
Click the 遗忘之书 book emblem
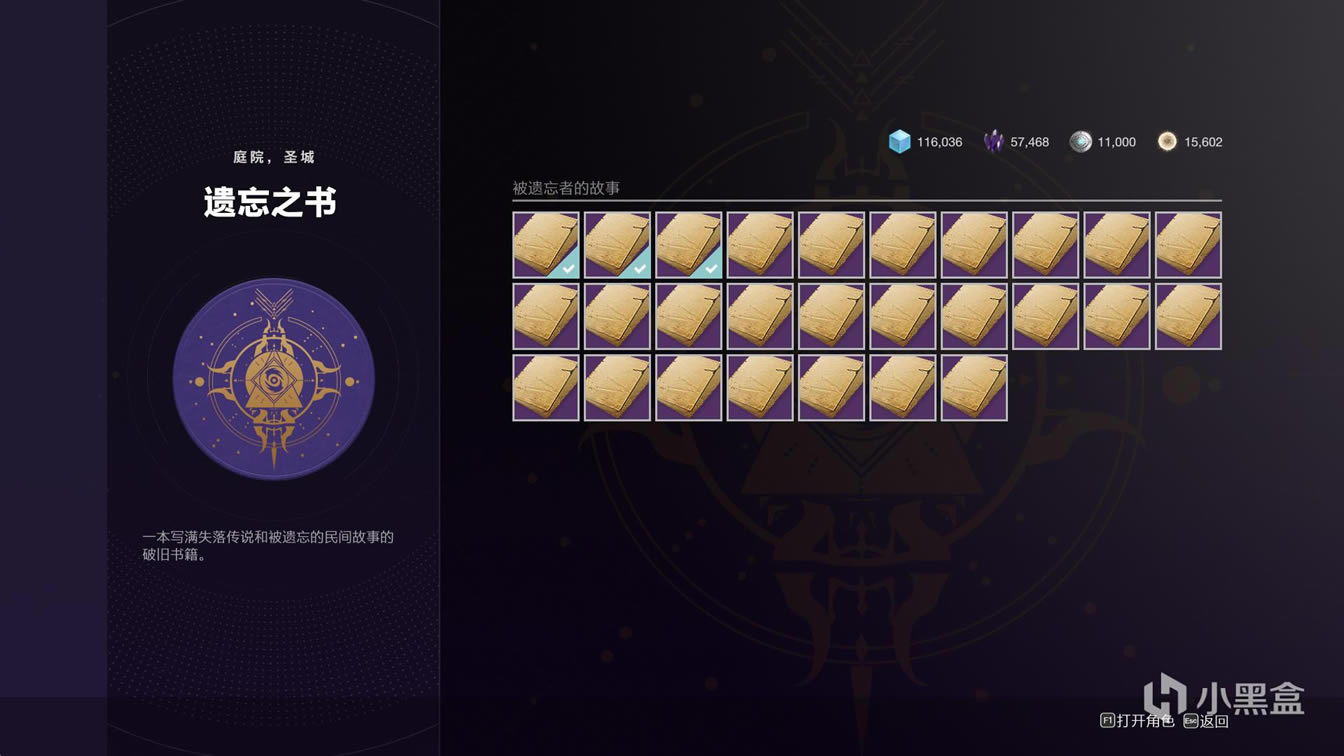pos(273,379)
